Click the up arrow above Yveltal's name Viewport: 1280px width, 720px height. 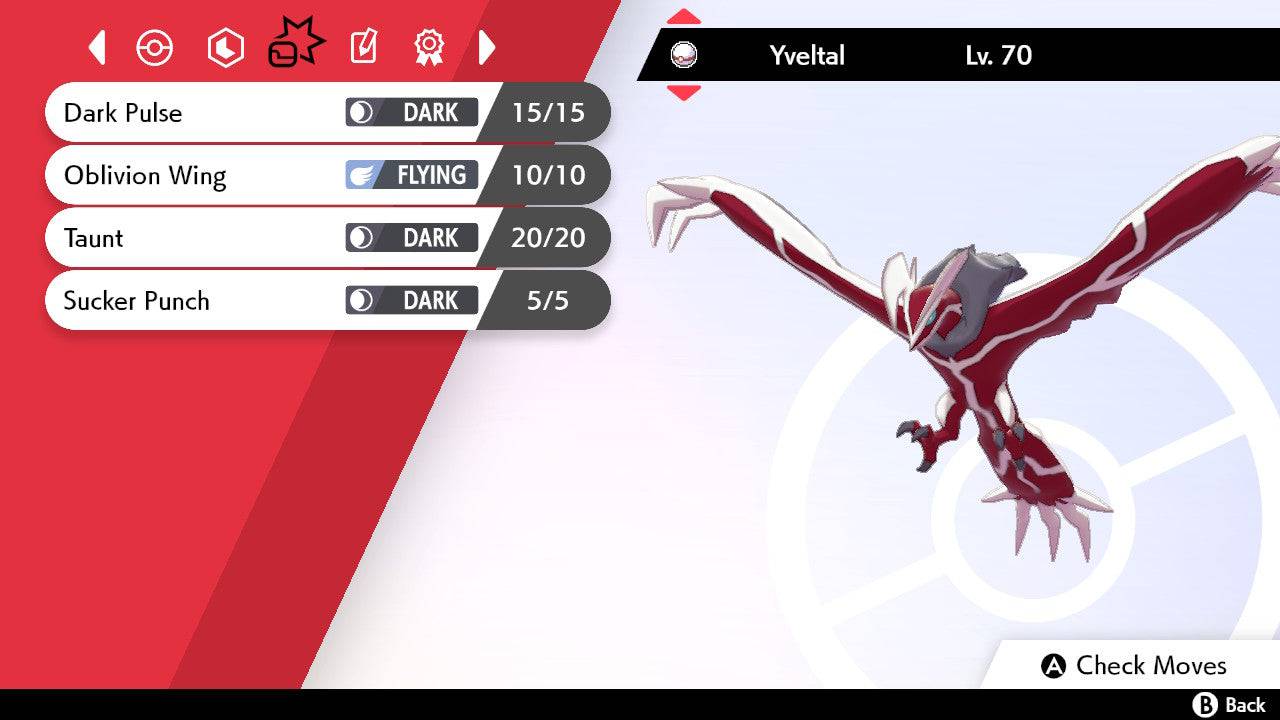[x=684, y=15]
